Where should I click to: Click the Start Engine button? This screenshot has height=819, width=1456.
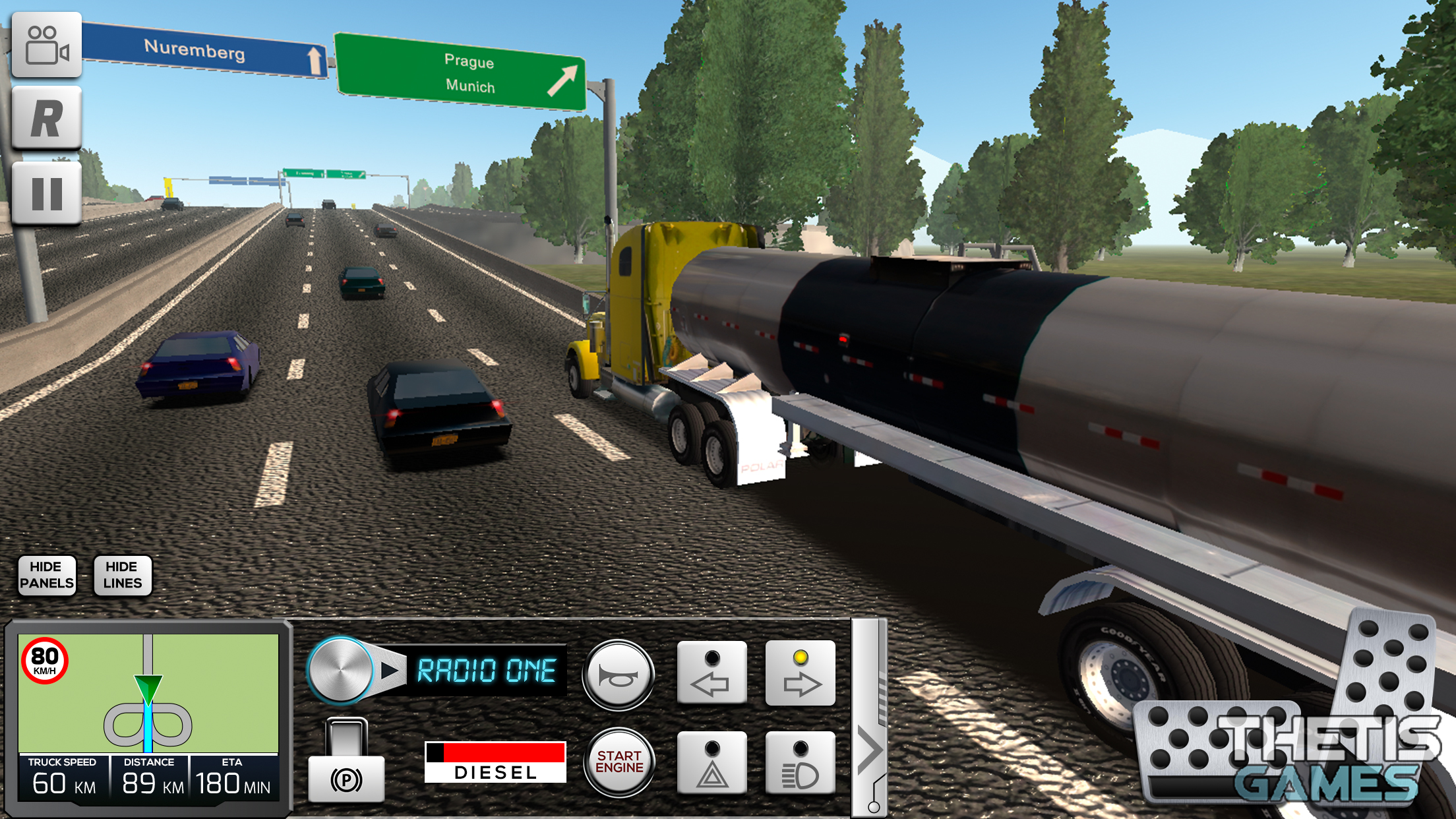coord(619,762)
